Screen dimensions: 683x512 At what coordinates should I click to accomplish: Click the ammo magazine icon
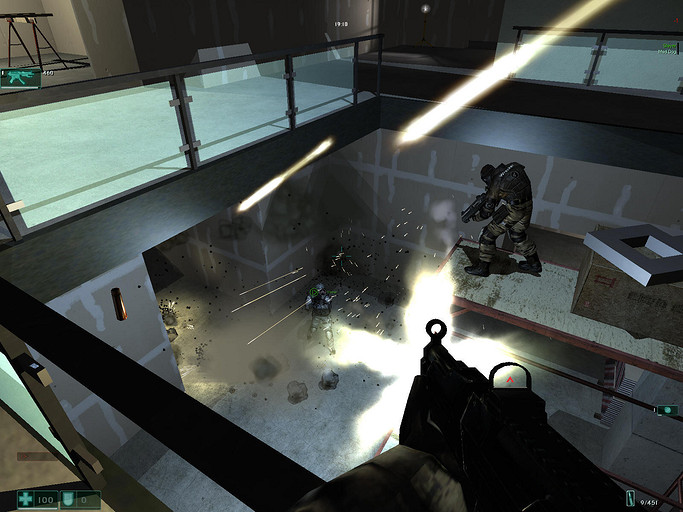point(632,499)
